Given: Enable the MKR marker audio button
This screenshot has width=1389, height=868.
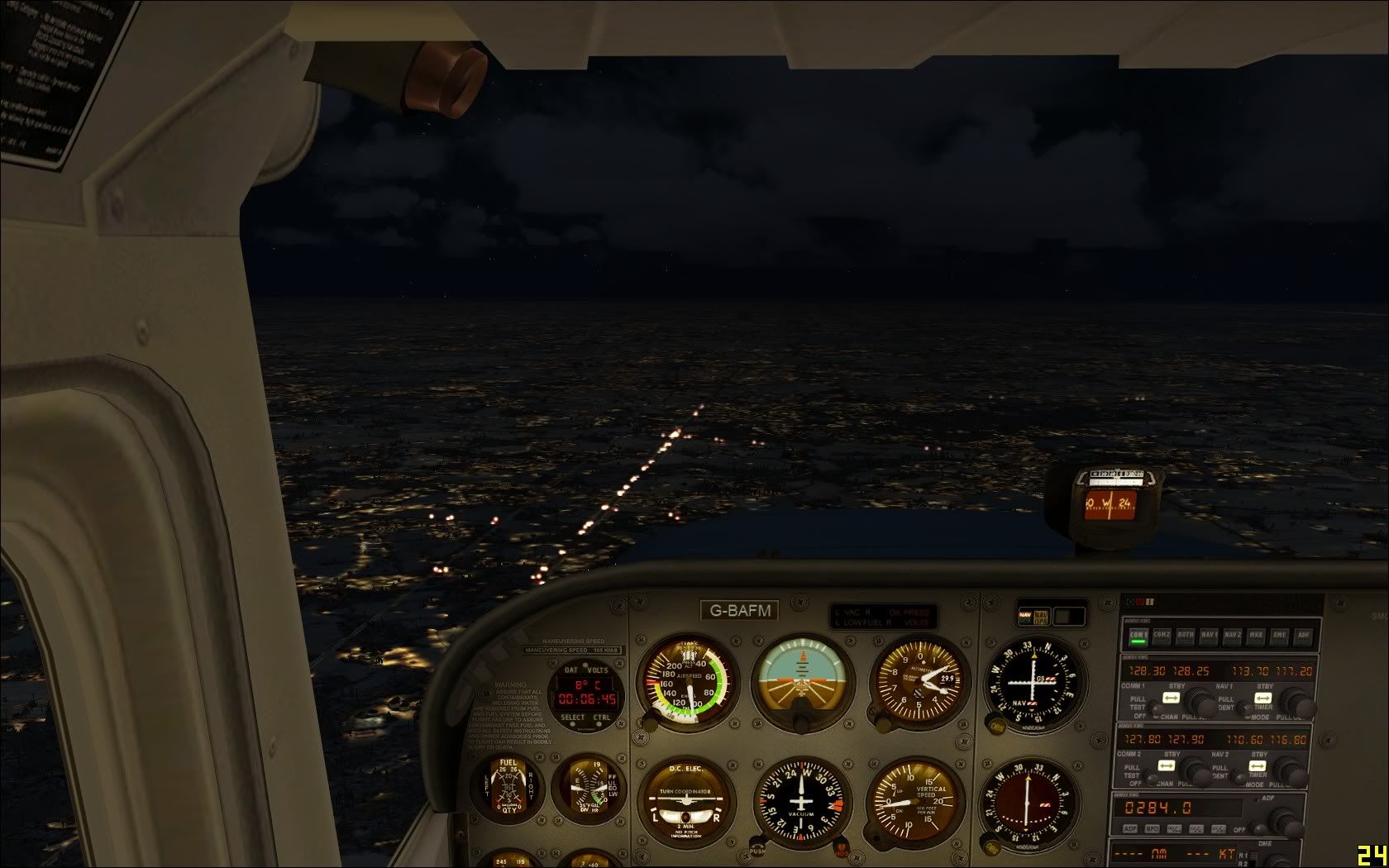Looking at the screenshot, I should click(1257, 636).
